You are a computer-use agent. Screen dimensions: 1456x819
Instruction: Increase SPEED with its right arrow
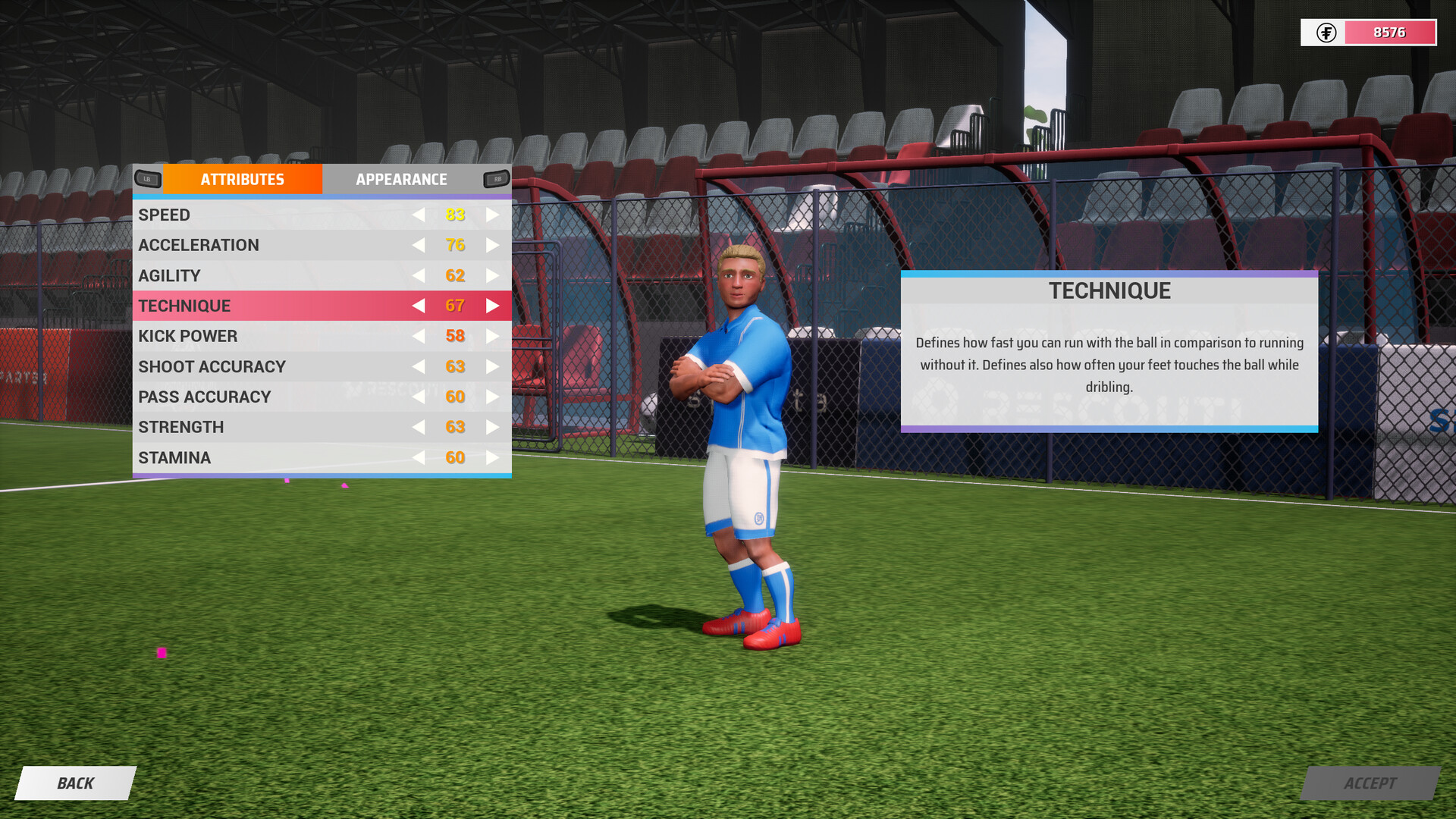click(x=493, y=215)
